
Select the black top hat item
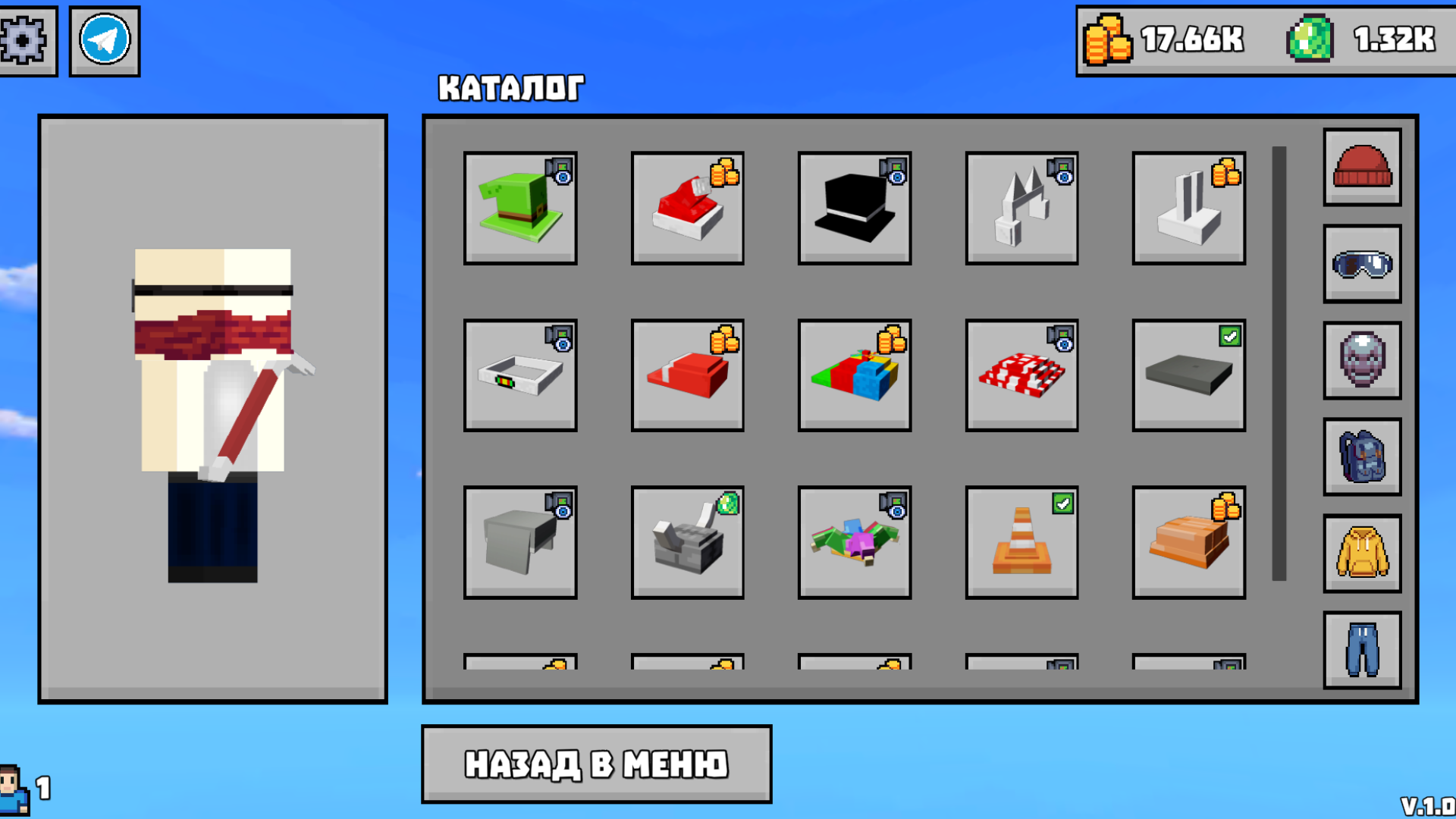855,208
